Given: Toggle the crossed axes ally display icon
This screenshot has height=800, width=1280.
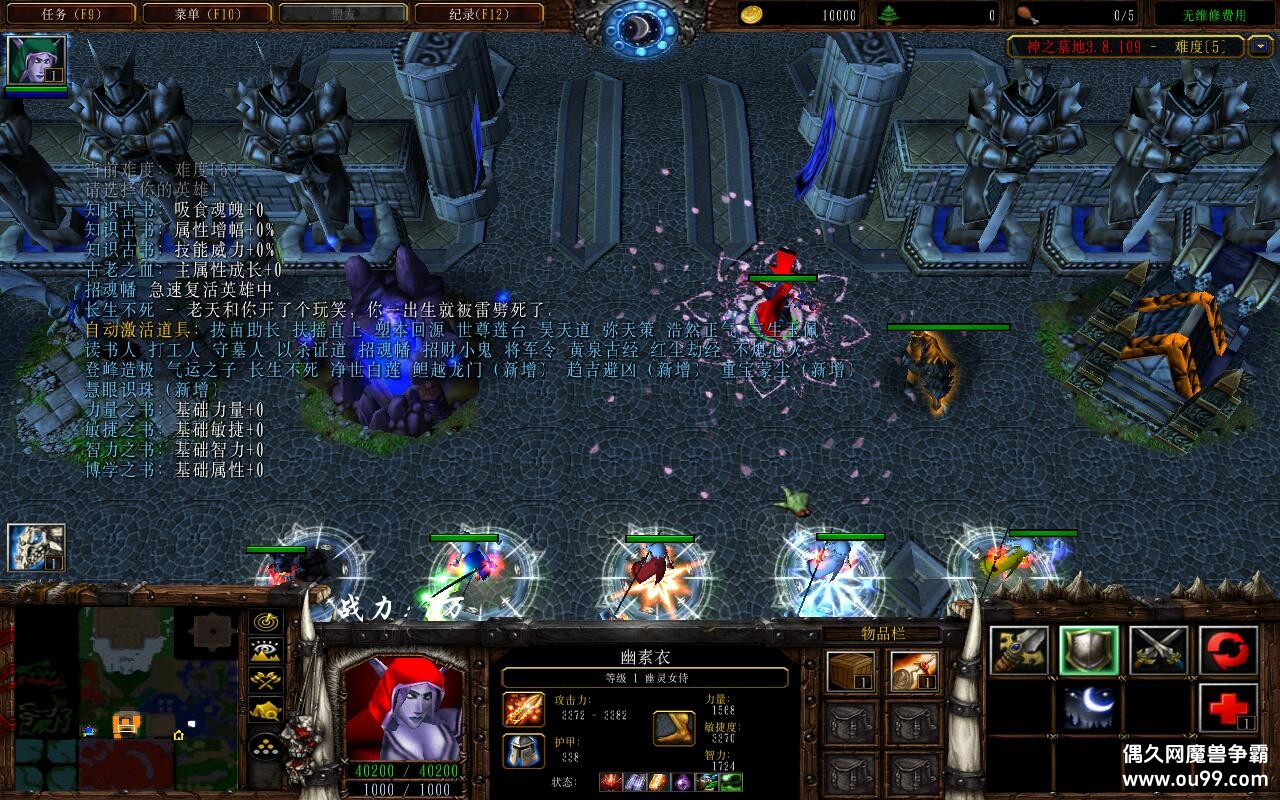Looking at the screenshot, I should point(264,680).
